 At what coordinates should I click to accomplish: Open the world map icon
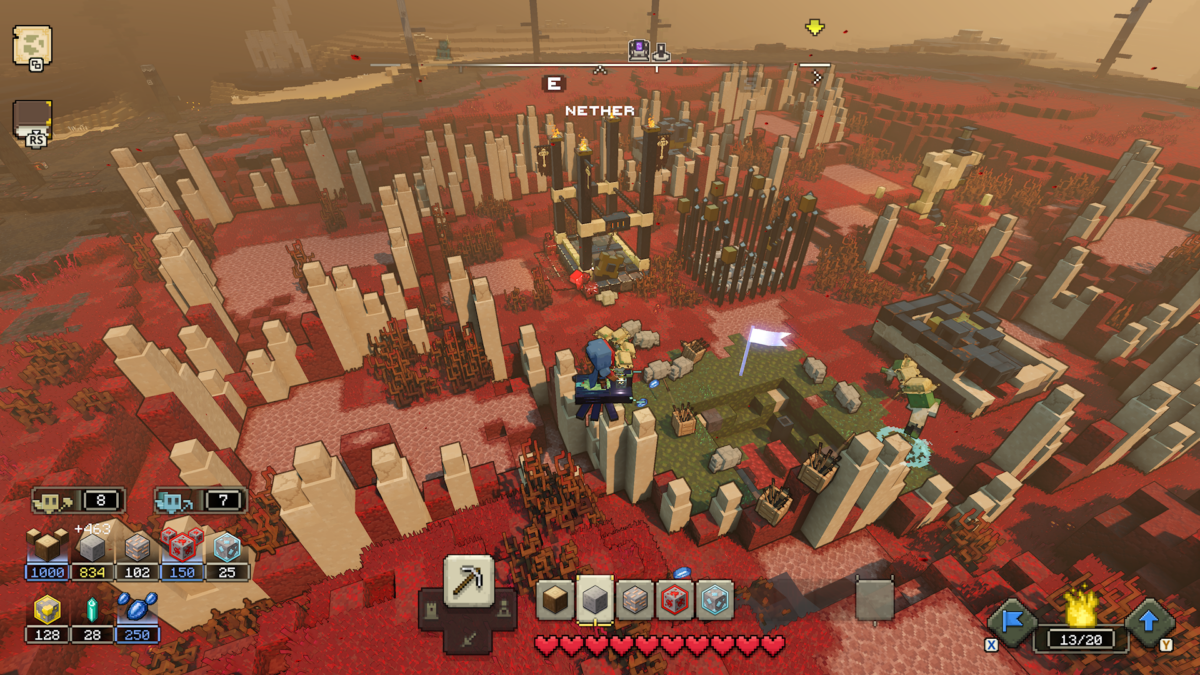31,45
